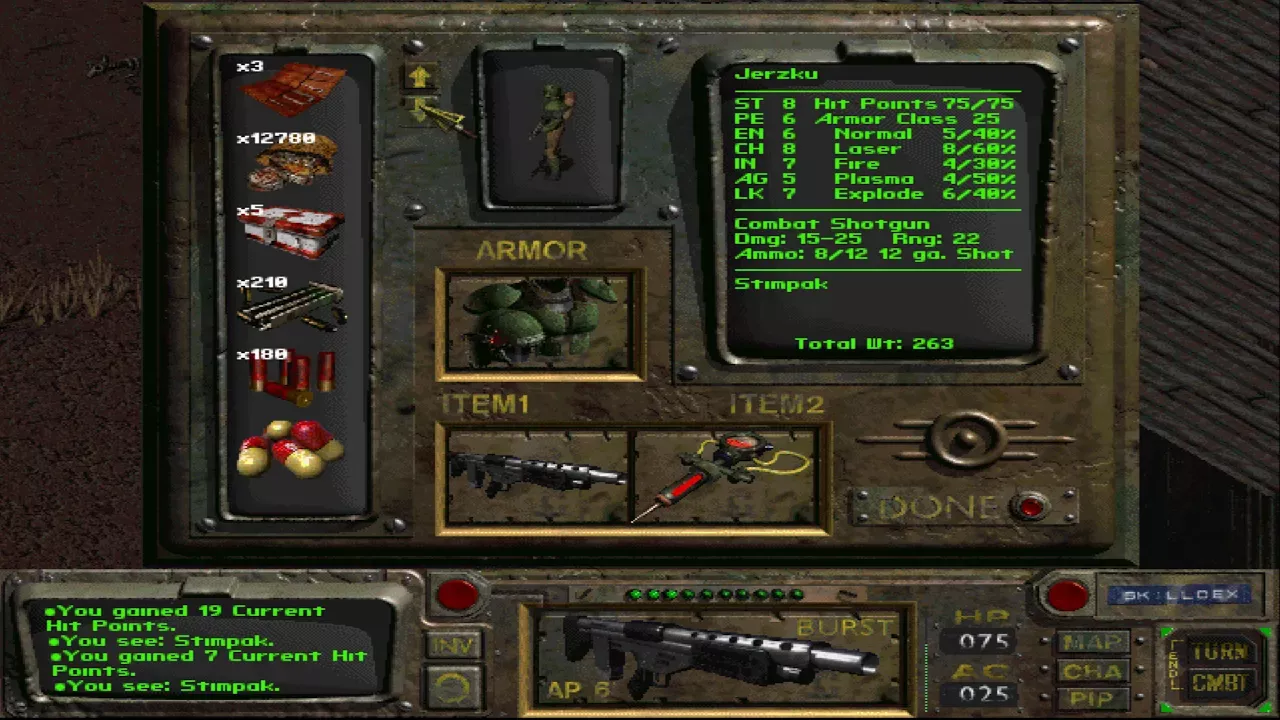
Task: End turn with the TURN button
Action: 1219,652
